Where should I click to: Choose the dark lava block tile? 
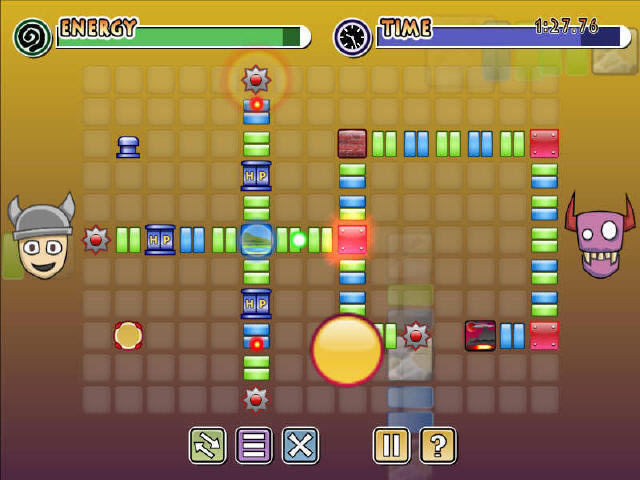(x=480, y=336)
